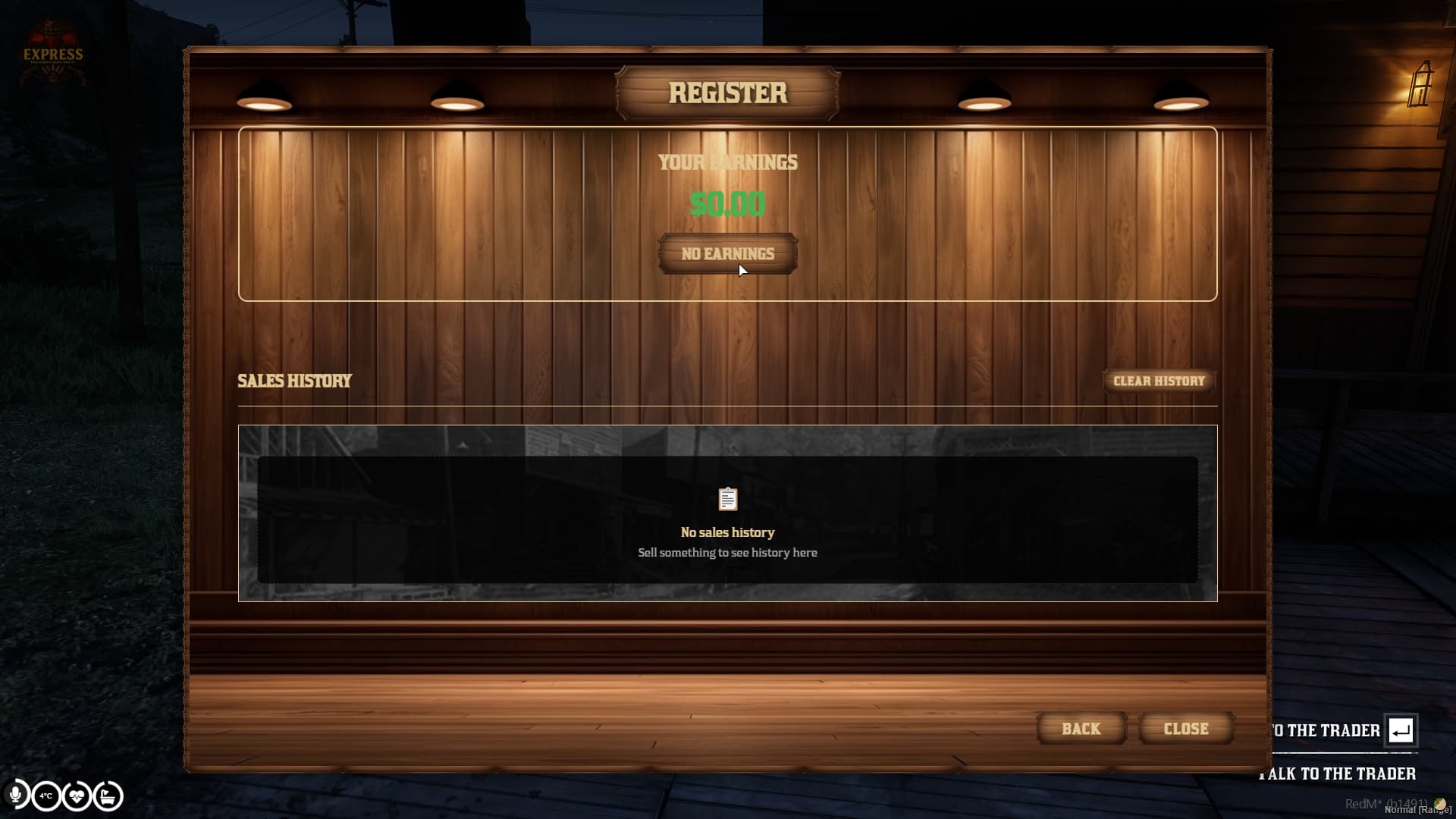The width and height of the screenshot is (1456, 819).
Task: Click the SALES HISTORY heading
Action: (x=294, y=381)
